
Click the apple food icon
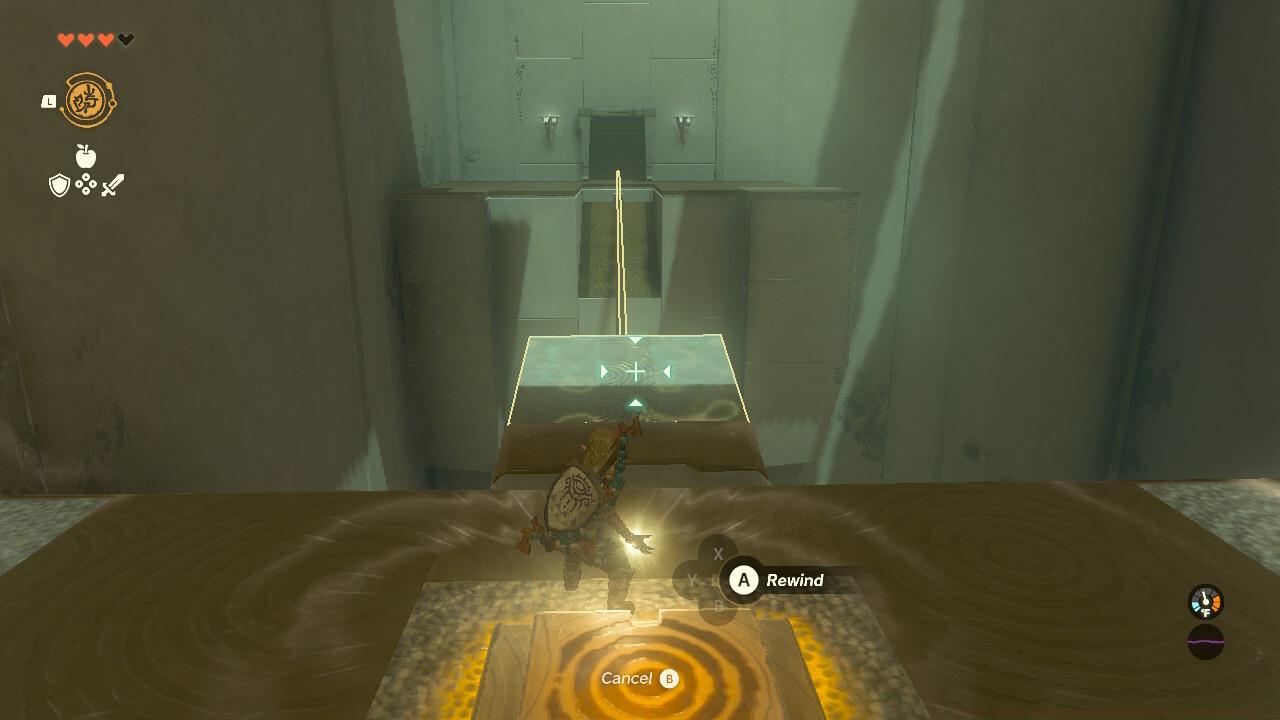[x=85, y=157]
